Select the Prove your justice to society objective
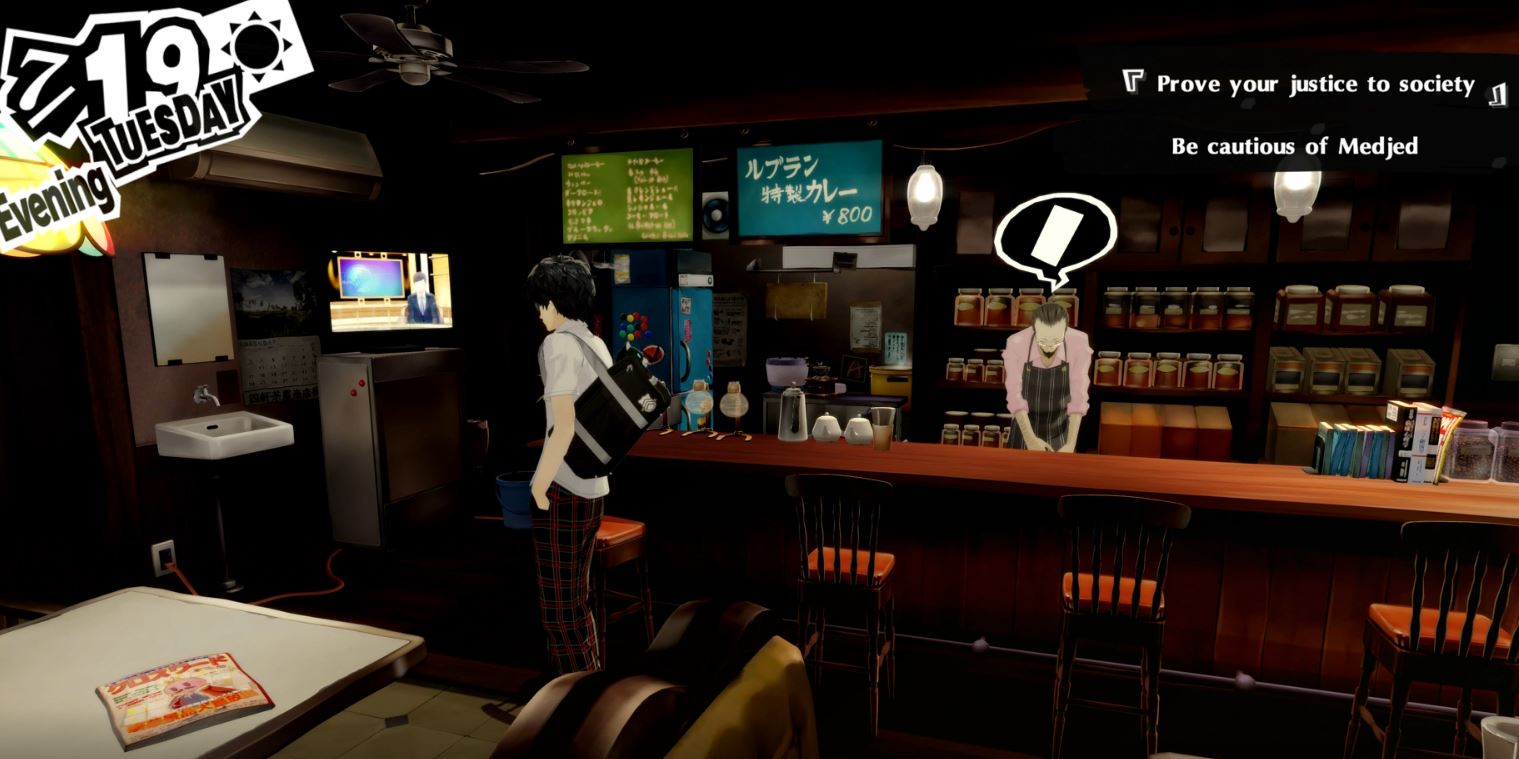 [1315, 84]
